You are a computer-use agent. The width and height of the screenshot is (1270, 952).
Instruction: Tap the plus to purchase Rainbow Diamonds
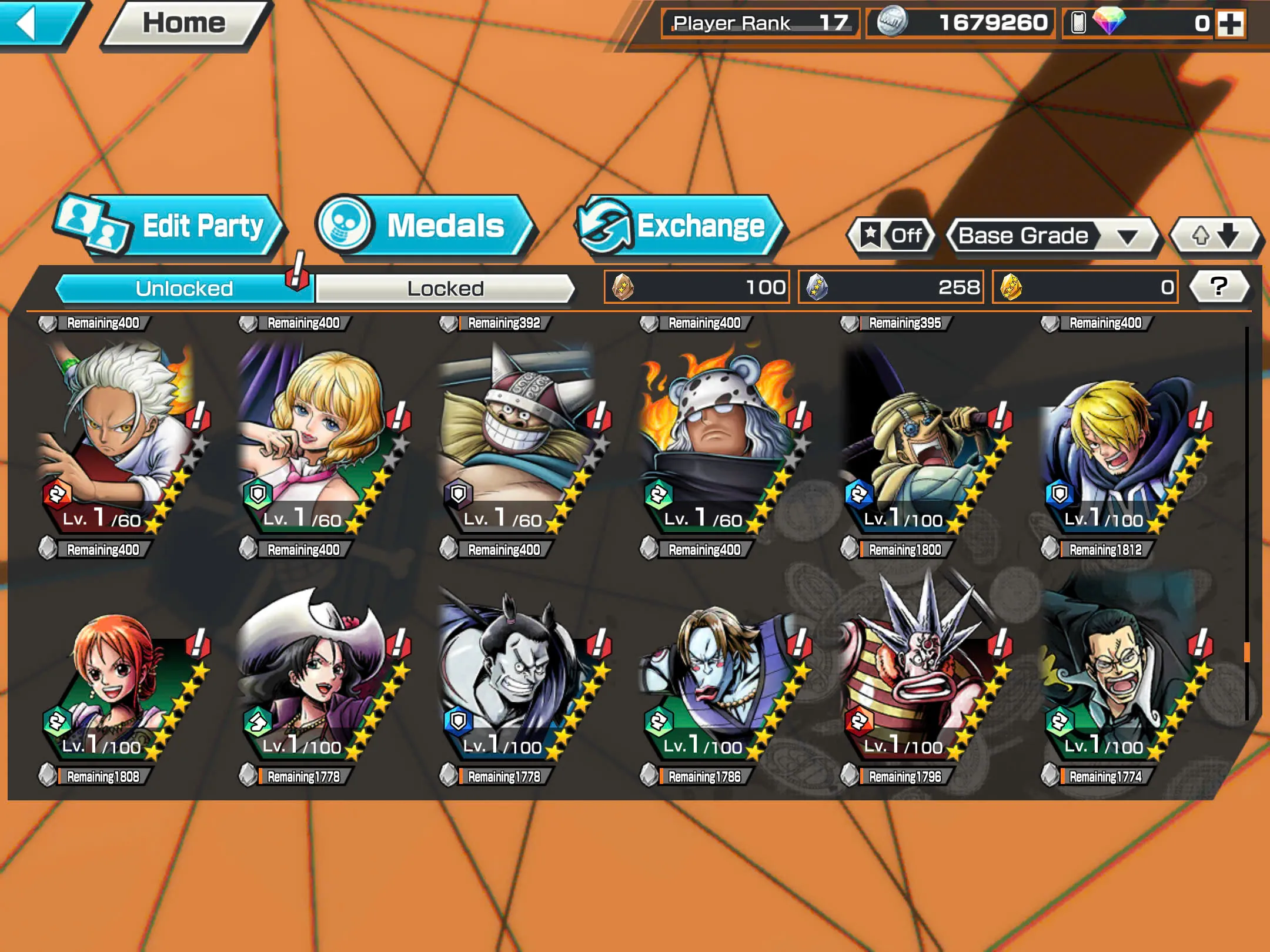pos(1232,25)
